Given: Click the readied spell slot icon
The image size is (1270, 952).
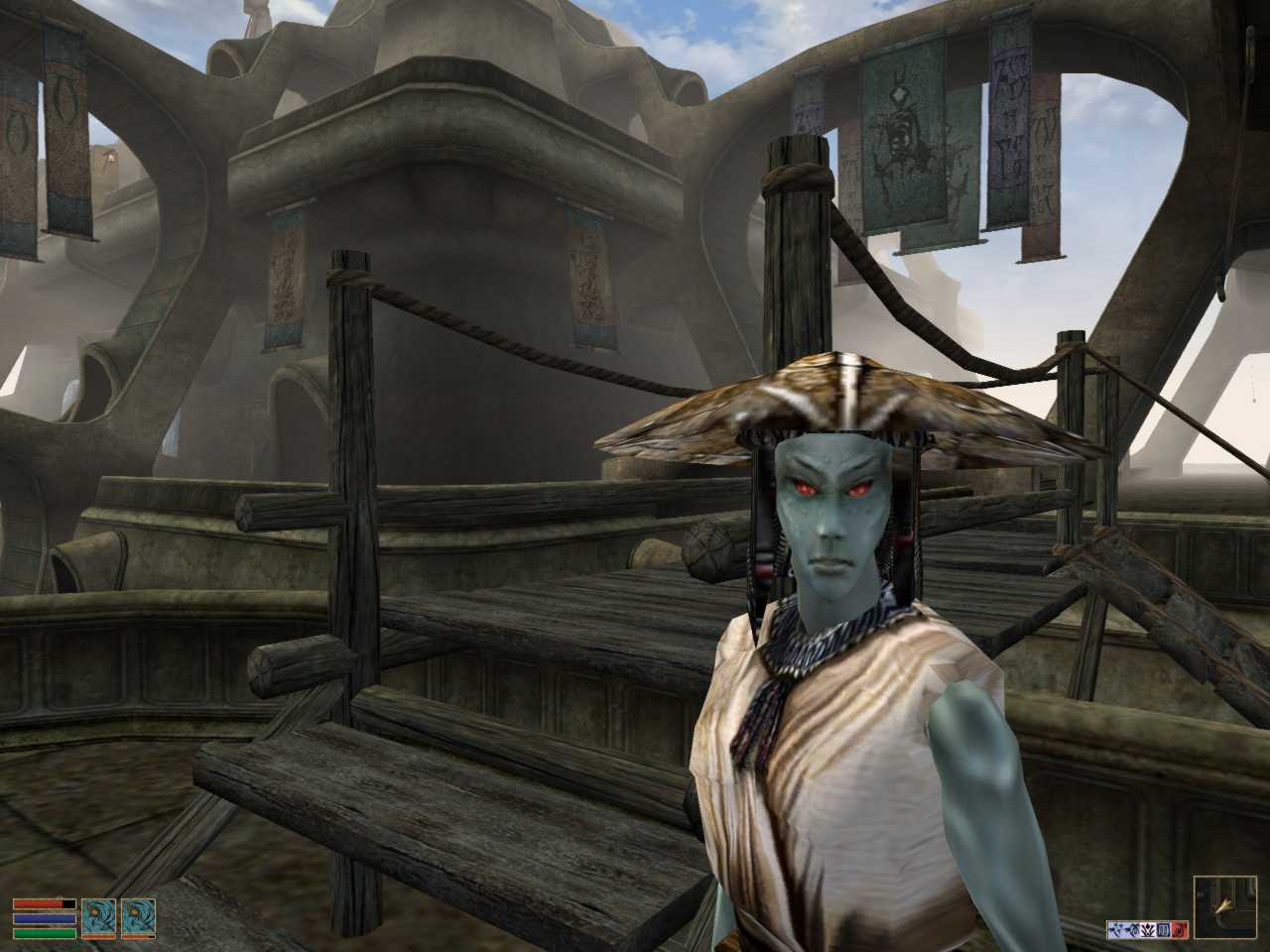Looking at the screenshot, I should click(138, 917).
